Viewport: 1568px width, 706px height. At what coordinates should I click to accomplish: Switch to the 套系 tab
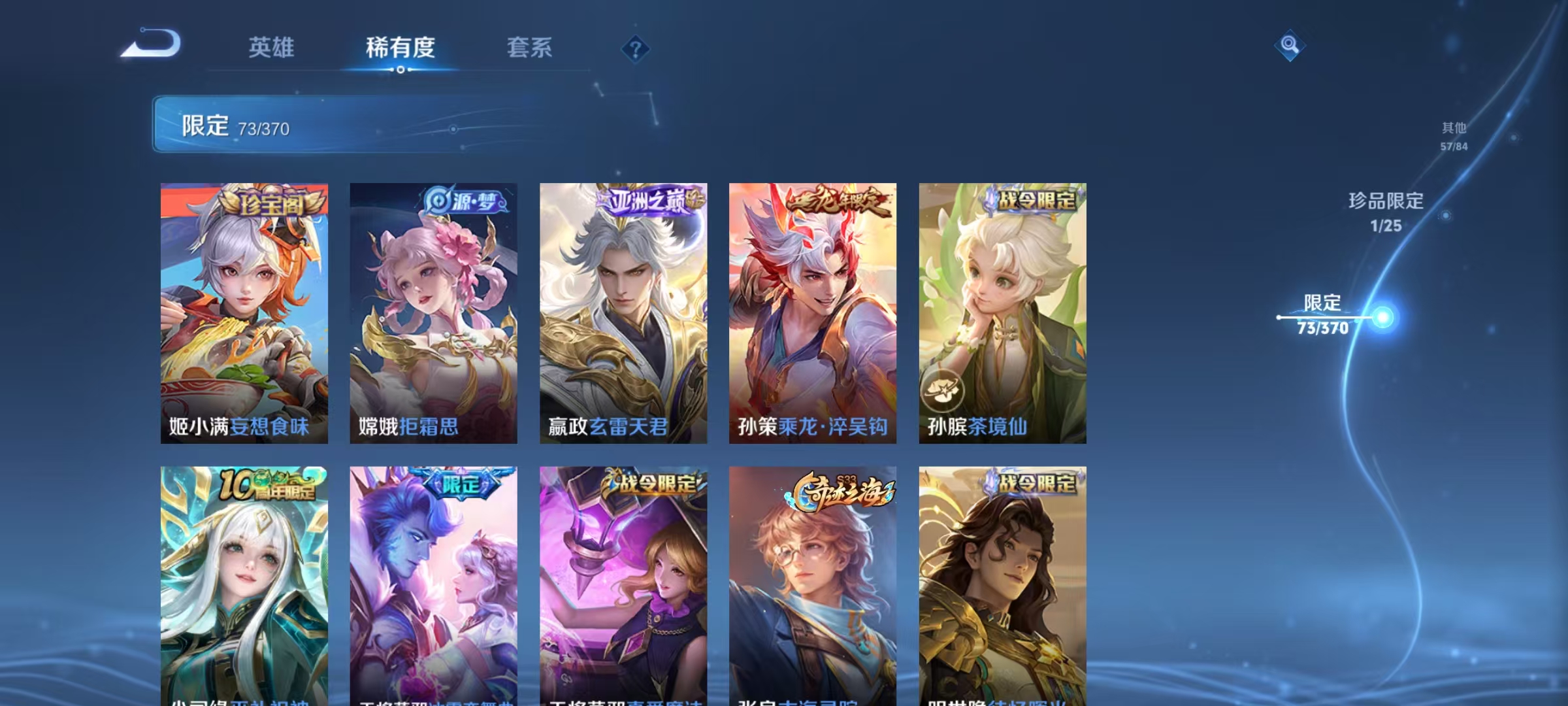click(x=531, y=48)
